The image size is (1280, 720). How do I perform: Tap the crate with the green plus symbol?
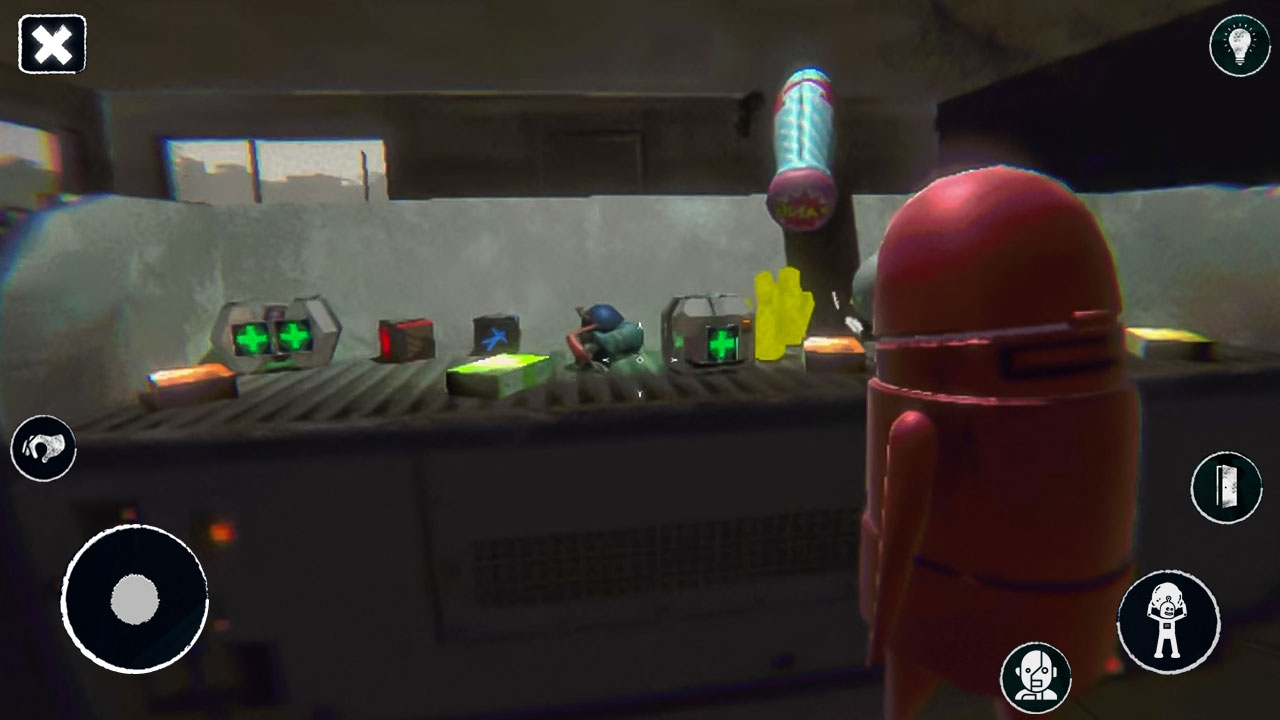coord(712,341)
